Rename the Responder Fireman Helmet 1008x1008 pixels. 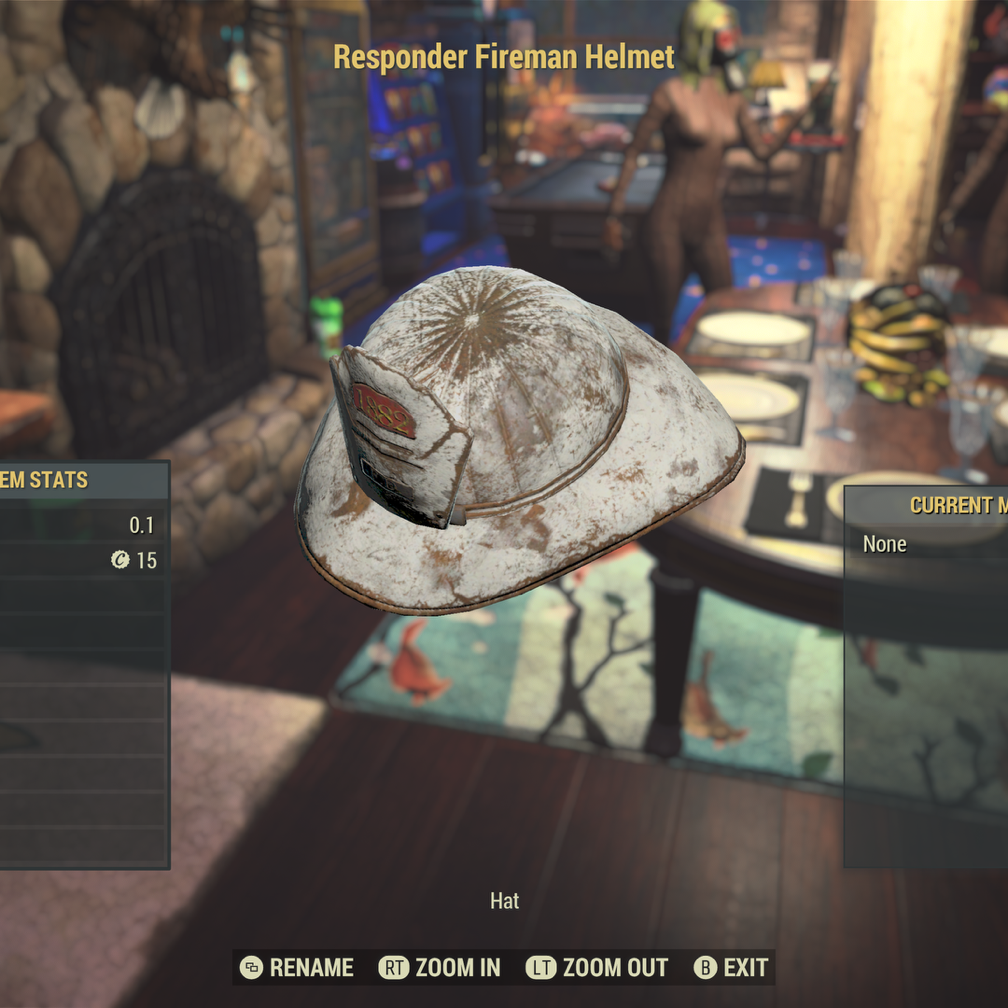(297, 967)
